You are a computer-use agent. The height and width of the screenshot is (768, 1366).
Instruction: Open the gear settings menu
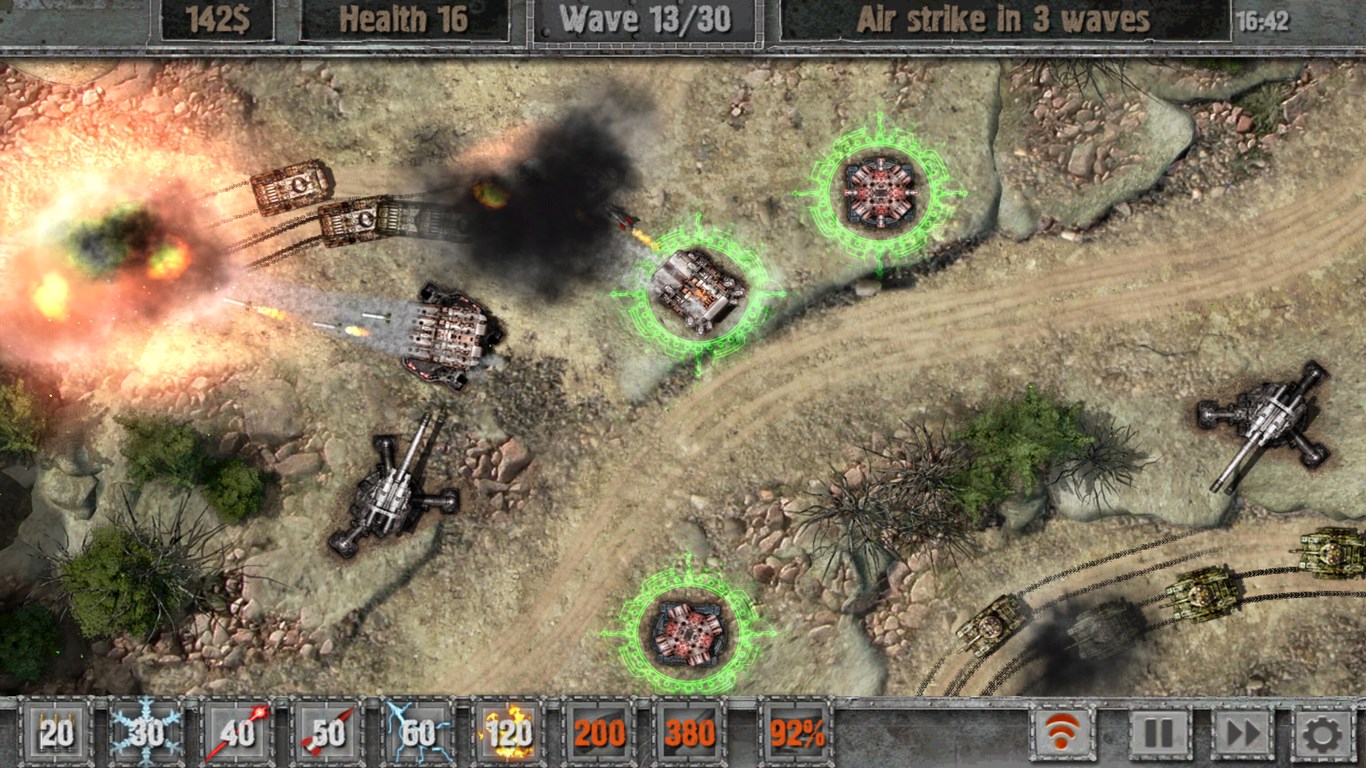(x=1322, y=733)
